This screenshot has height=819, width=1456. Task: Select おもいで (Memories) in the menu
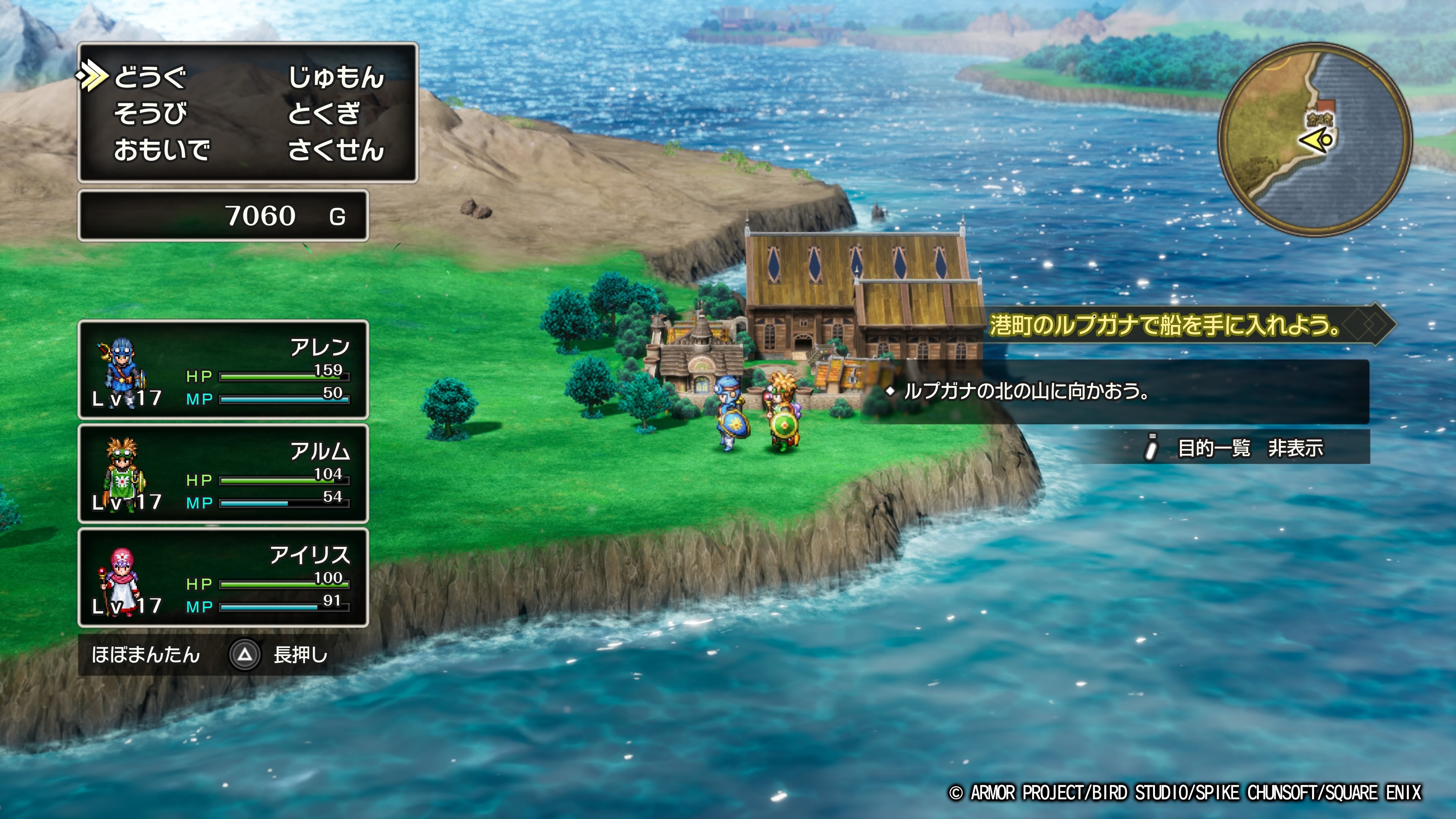(162, 151)
